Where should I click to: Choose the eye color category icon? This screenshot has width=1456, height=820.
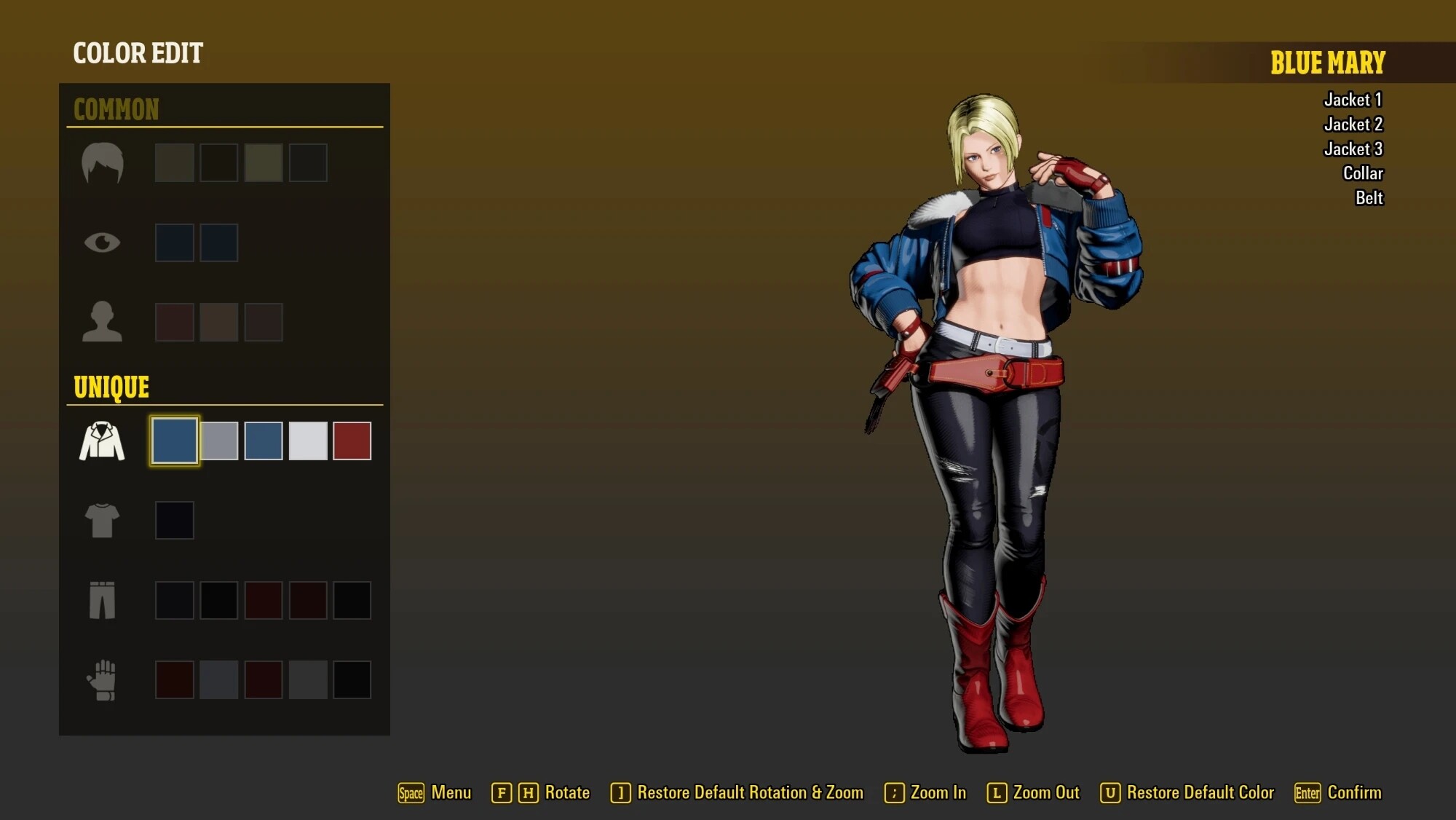click(102, 242)
